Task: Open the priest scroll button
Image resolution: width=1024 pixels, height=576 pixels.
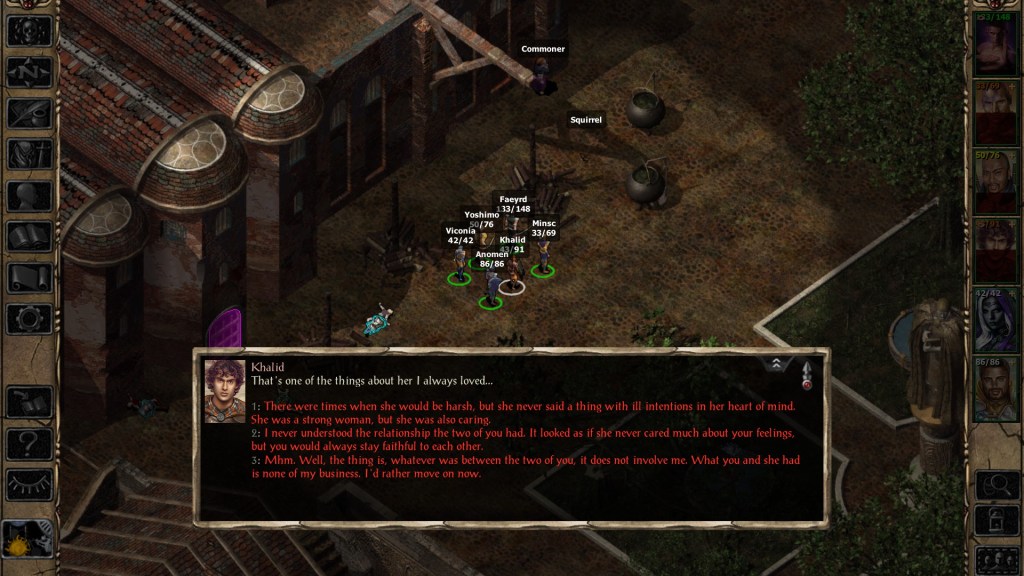Action: tap(29, 278)
